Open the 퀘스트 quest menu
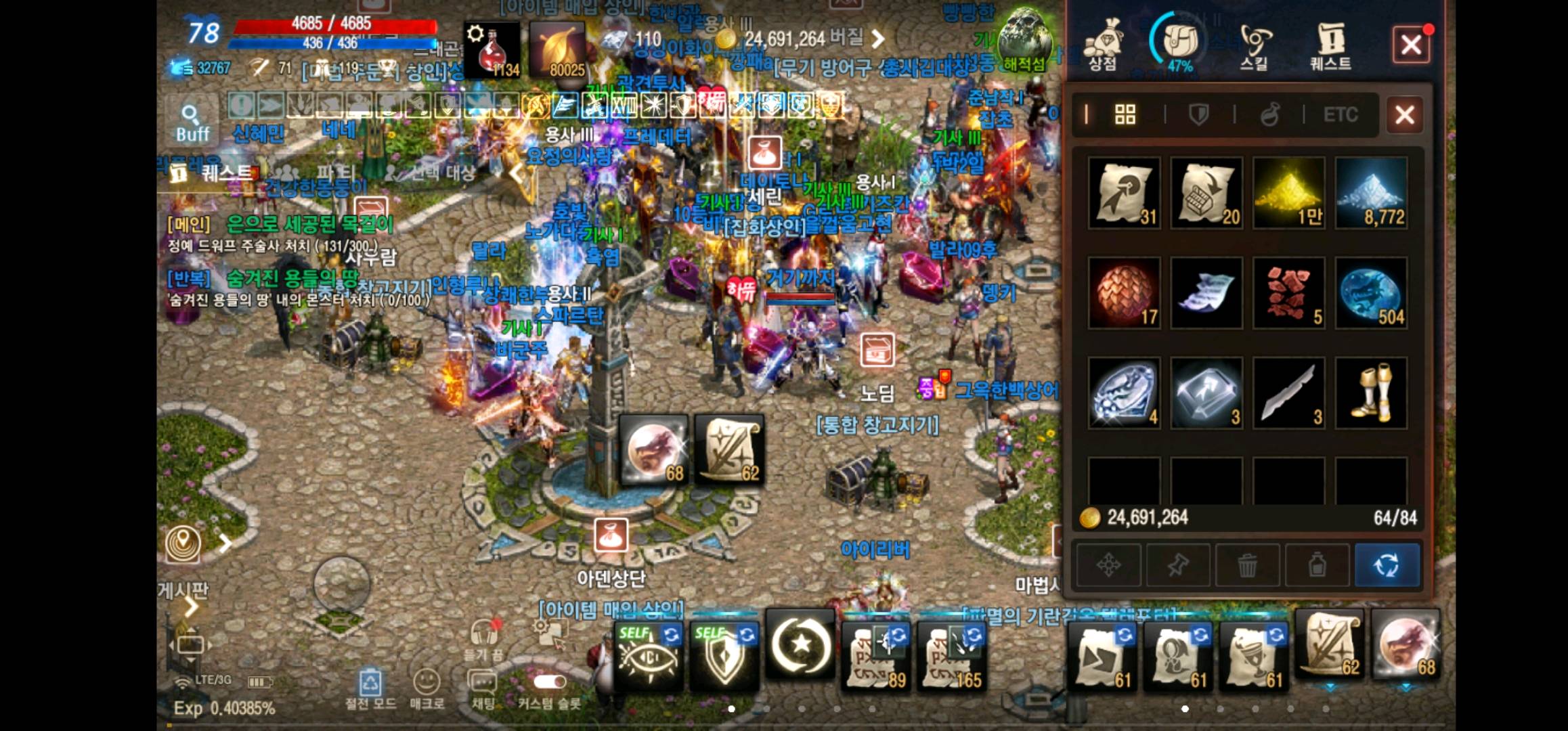This screenshot has height=731, width=1568. click(x=1330, y=46)
